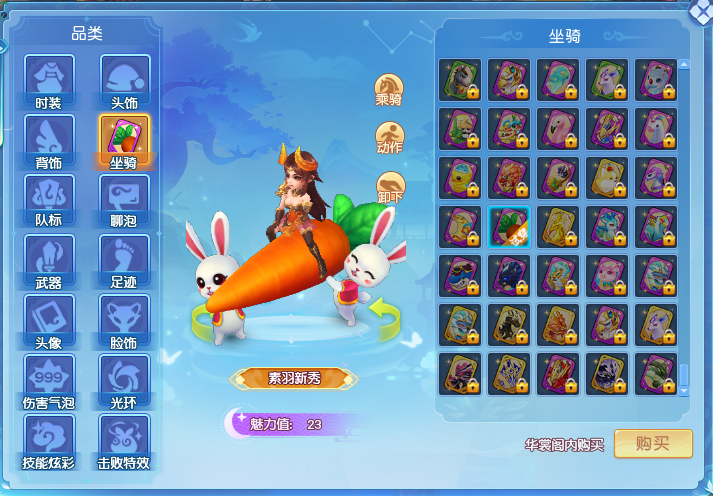Click the 购买 purchase button

653,444
